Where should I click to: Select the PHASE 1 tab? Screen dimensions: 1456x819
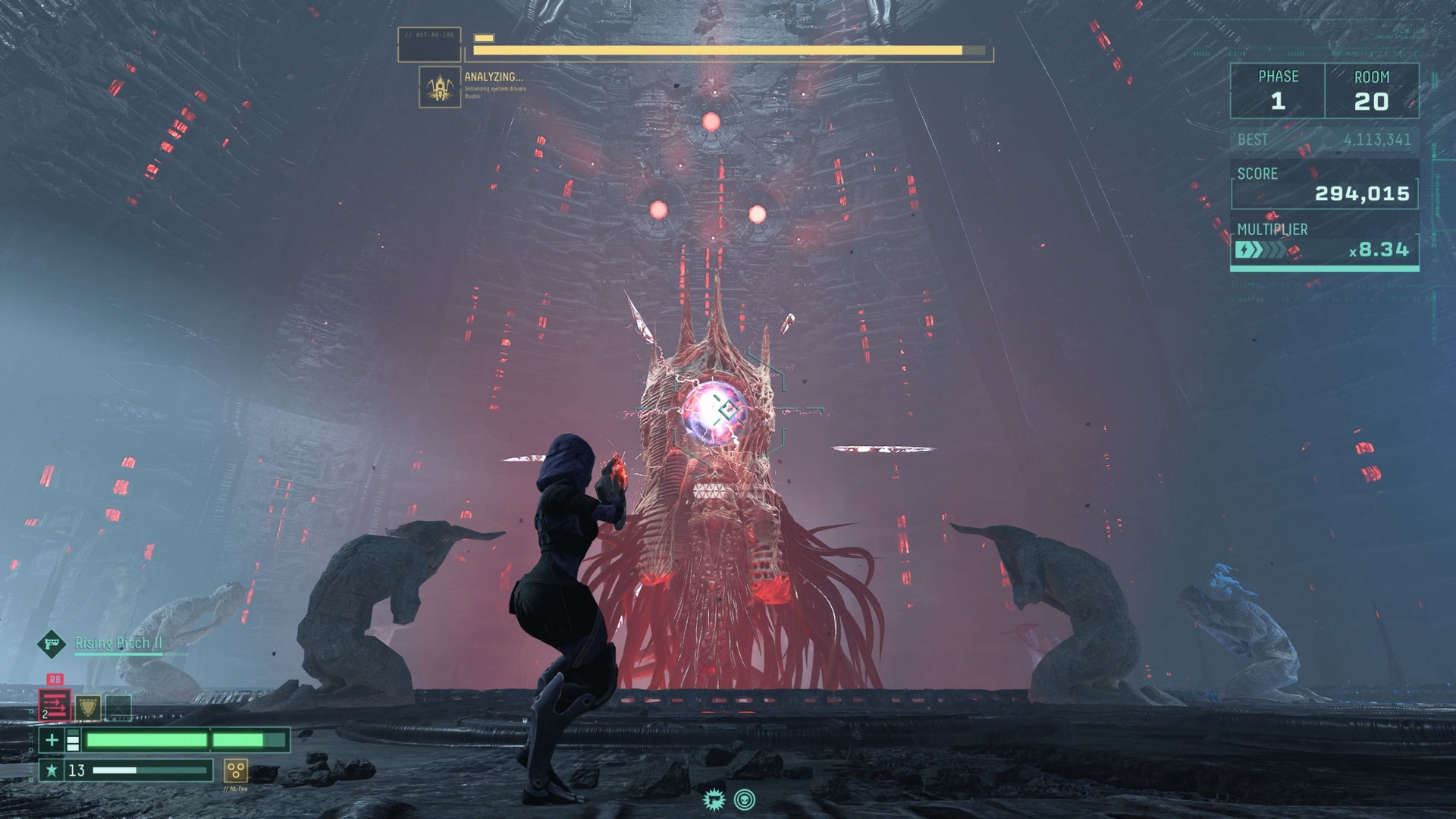click(x=1279, y=89)
